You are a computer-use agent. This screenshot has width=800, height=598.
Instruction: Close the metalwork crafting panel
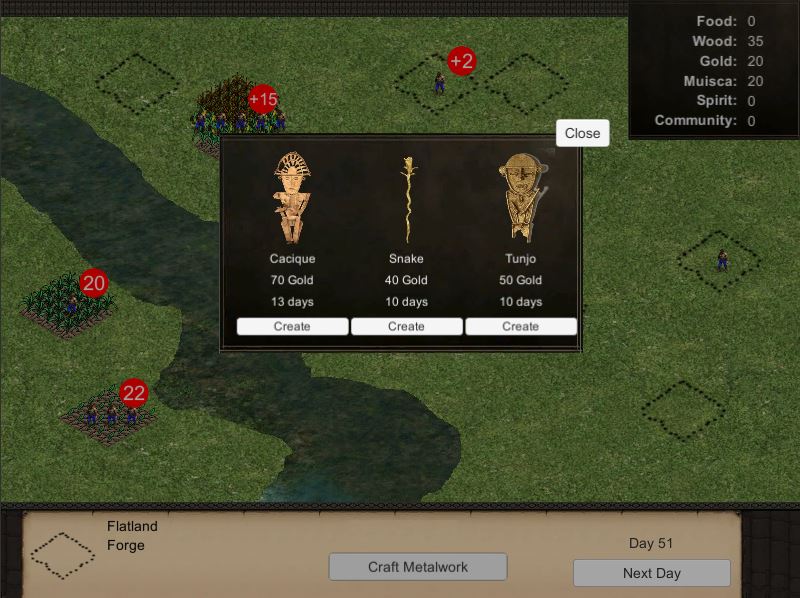coord(582,133)
